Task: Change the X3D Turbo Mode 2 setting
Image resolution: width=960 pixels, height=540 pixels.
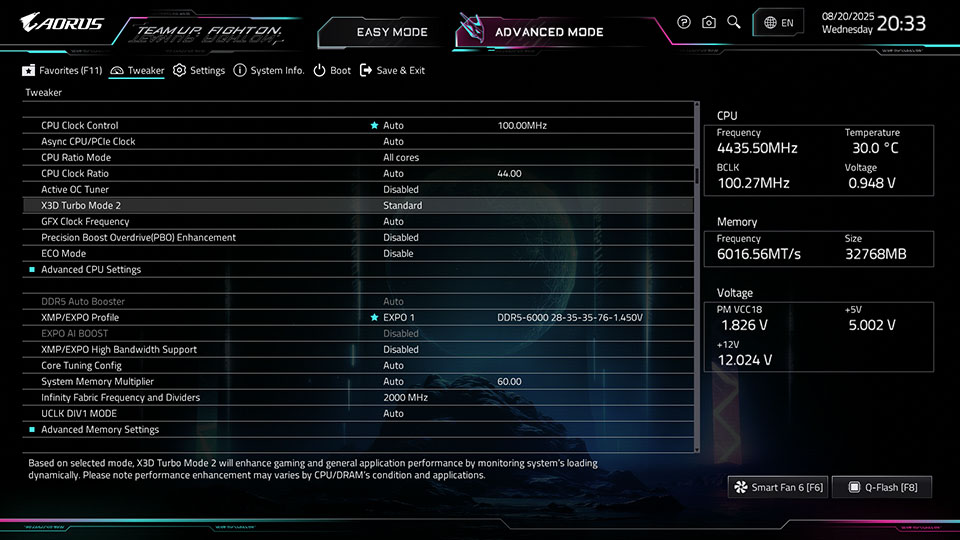Action: tap(402, 205)
